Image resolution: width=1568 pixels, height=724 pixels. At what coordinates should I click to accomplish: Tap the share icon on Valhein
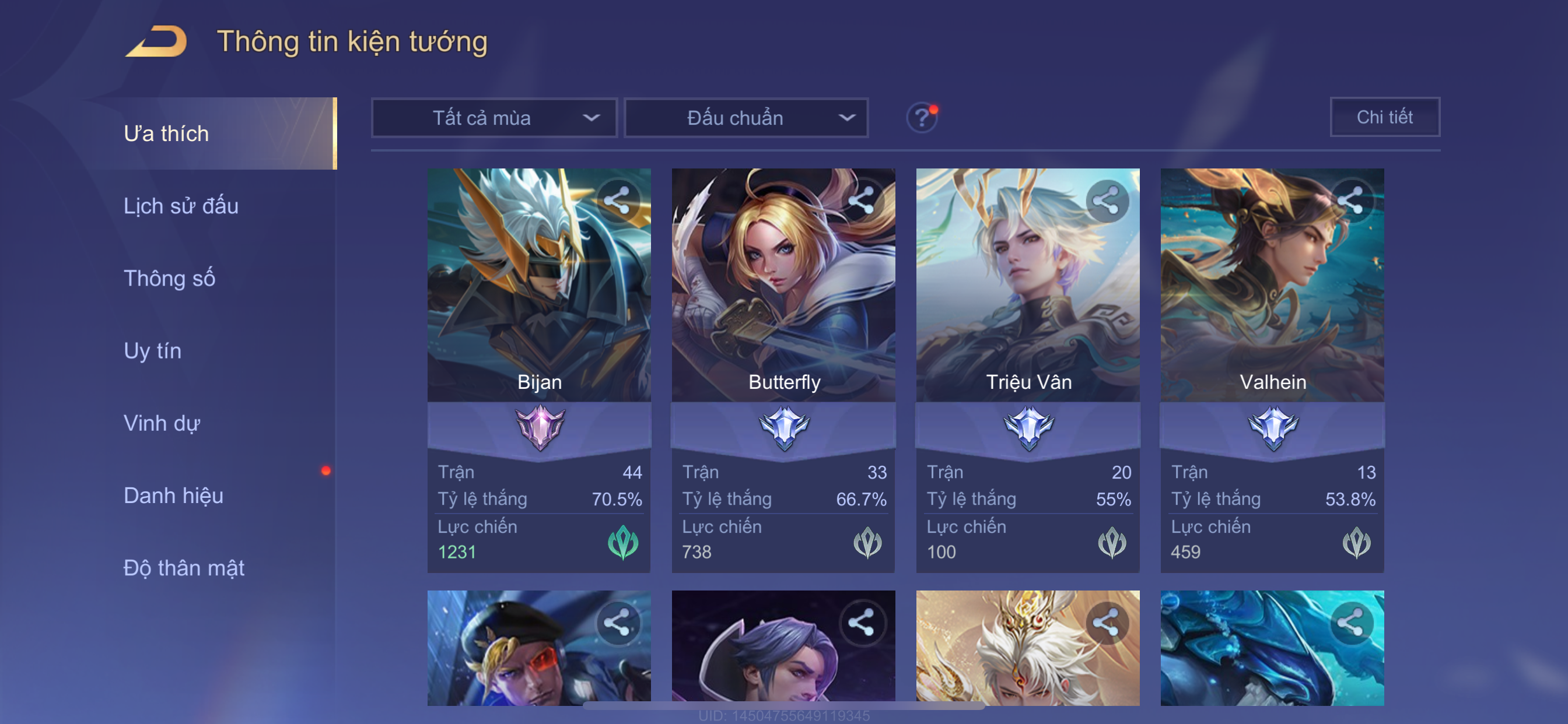coord(1349,200)
